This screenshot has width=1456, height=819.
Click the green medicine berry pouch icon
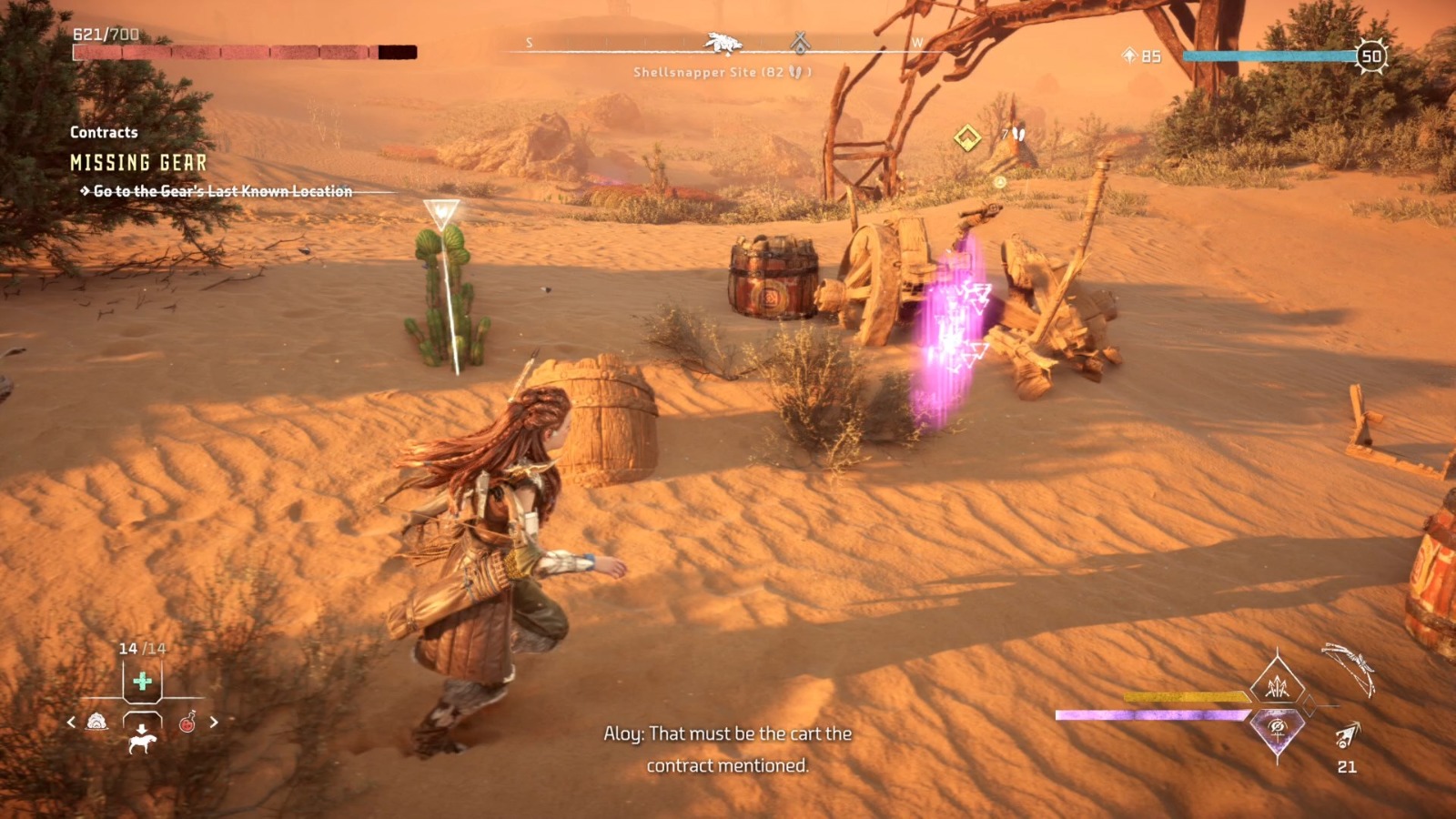(143, 680)
